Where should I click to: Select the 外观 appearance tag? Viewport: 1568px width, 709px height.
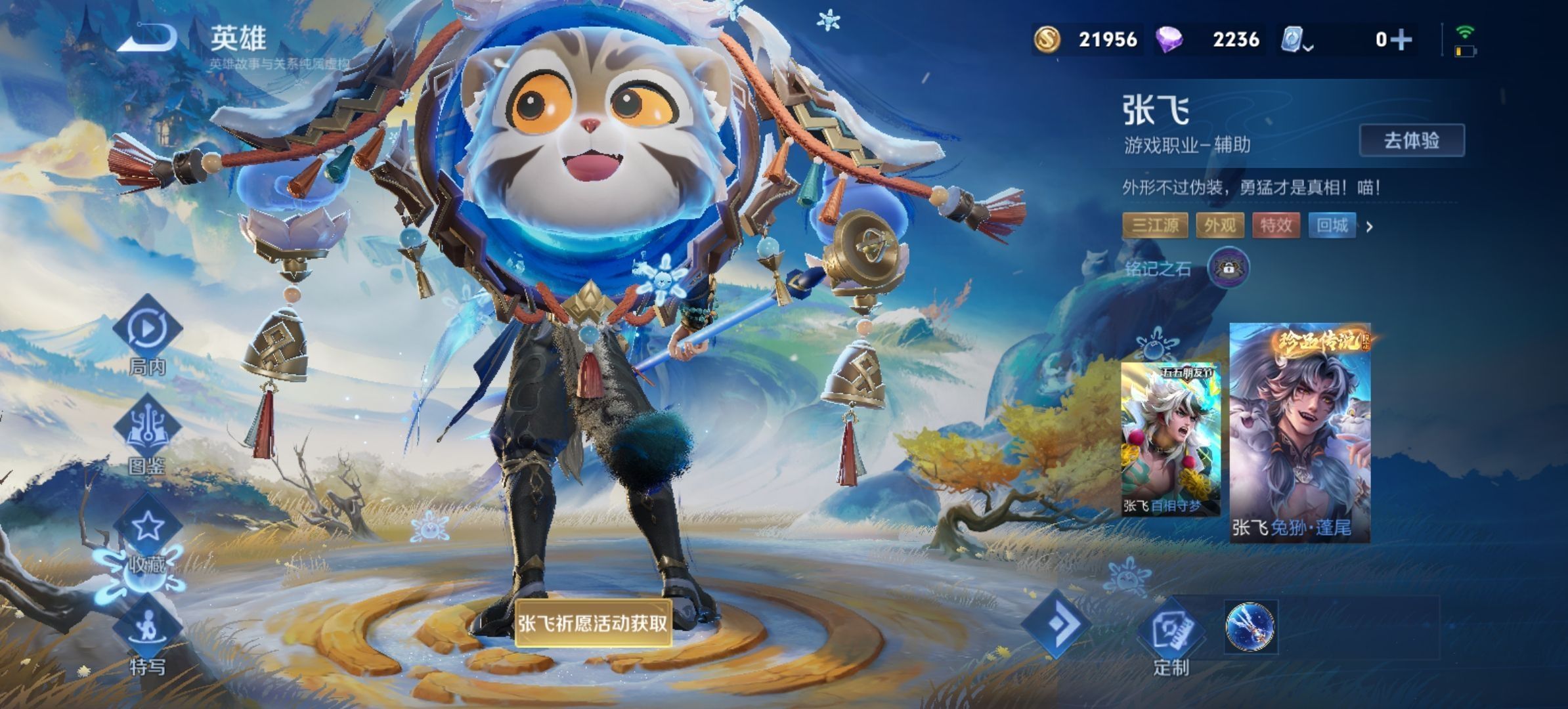(1220, 226)
